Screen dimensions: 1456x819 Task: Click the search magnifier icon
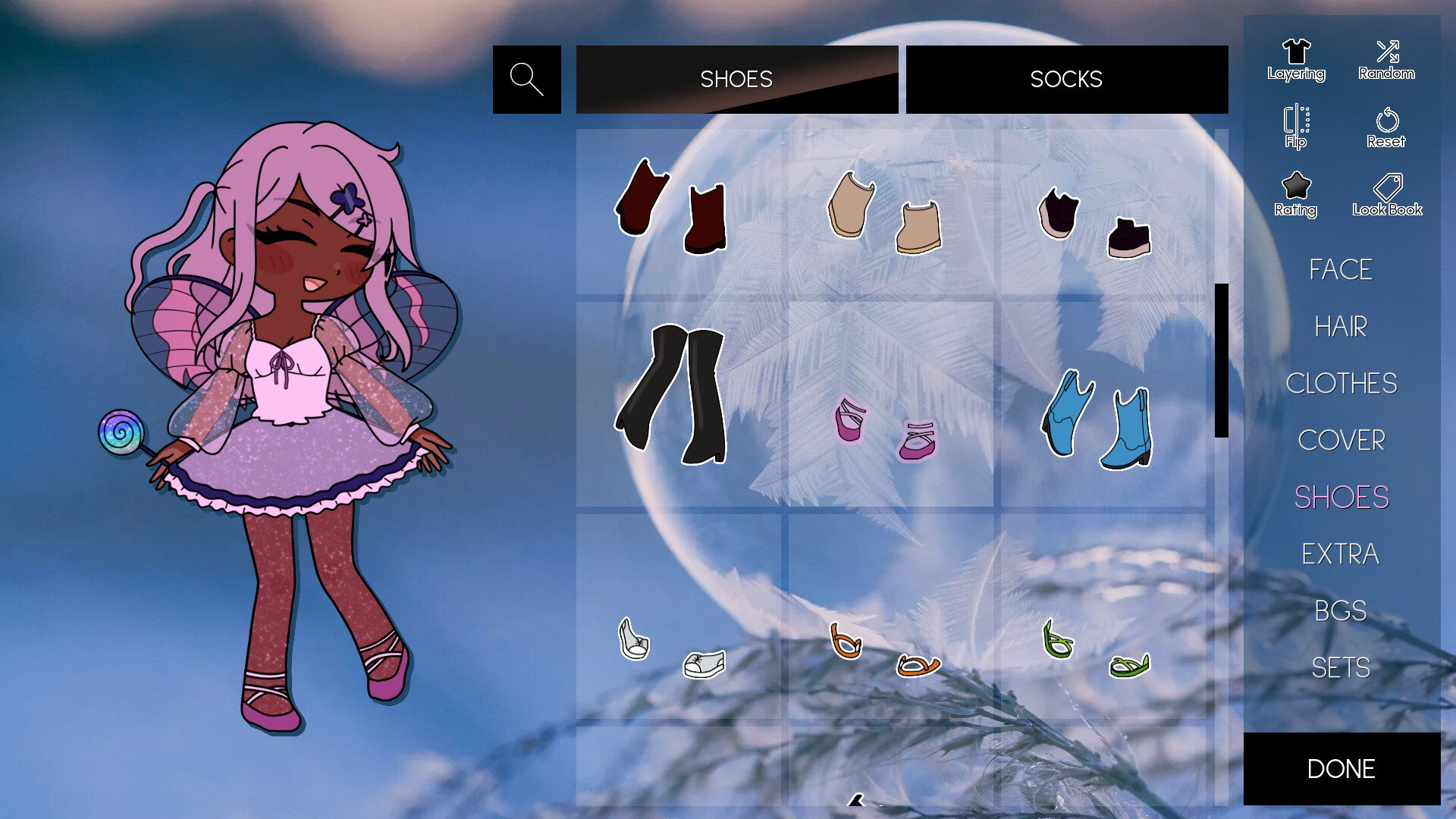(x=526, y=79)
